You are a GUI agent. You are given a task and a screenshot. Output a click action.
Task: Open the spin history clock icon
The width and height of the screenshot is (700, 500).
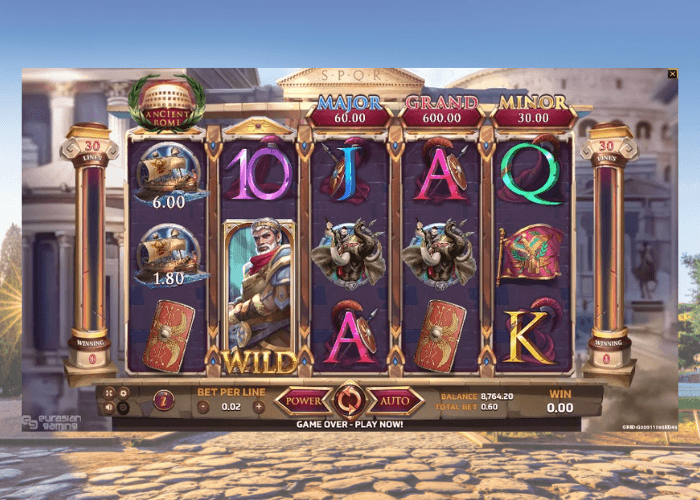click(x=124, y=407)
